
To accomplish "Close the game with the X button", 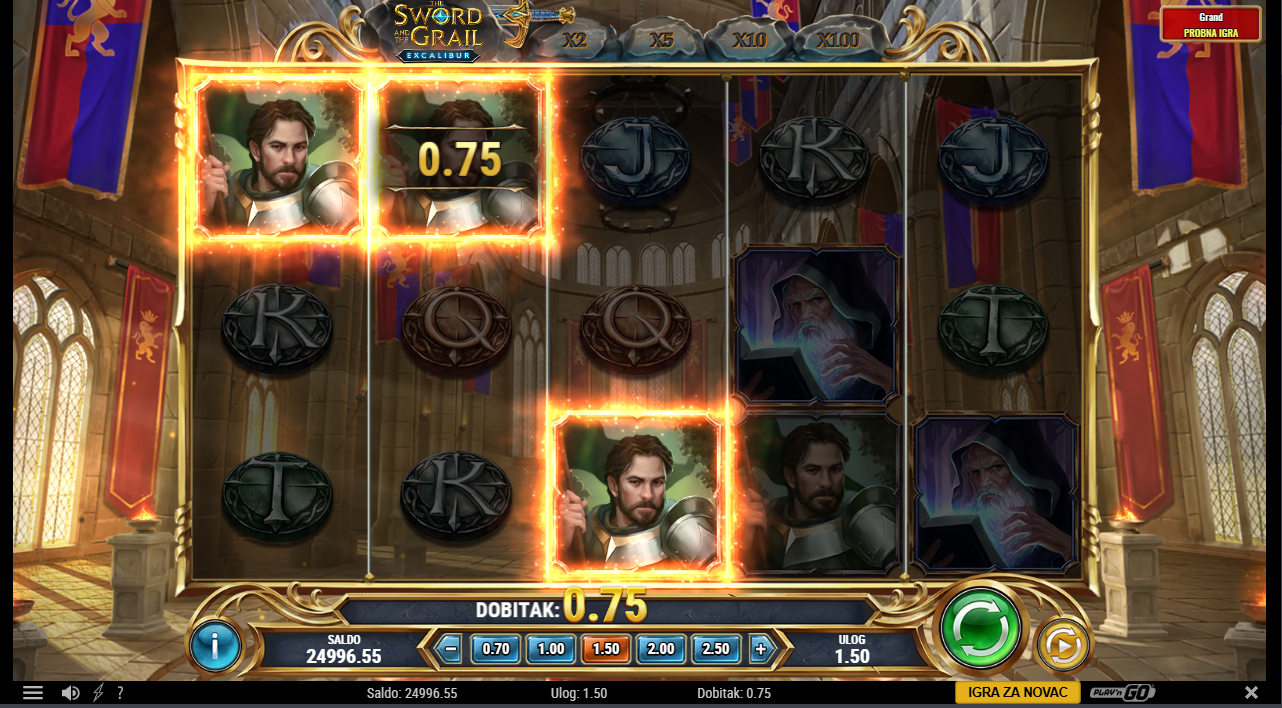I will click(x=1251, y=693).
